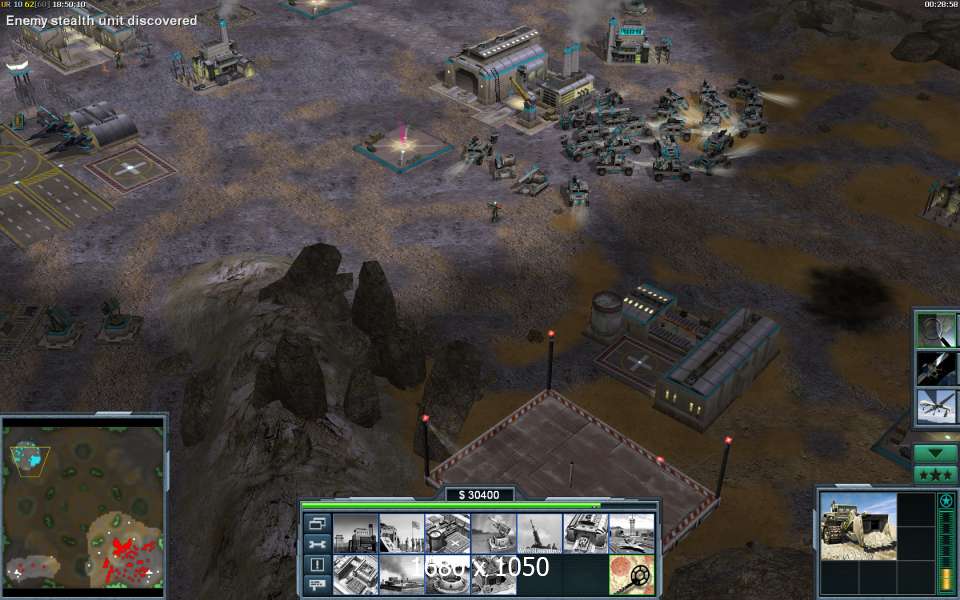Viewport: 960px width, 600px height.
Task: Build the airfield with control tower
Action: tap(632, 533)
